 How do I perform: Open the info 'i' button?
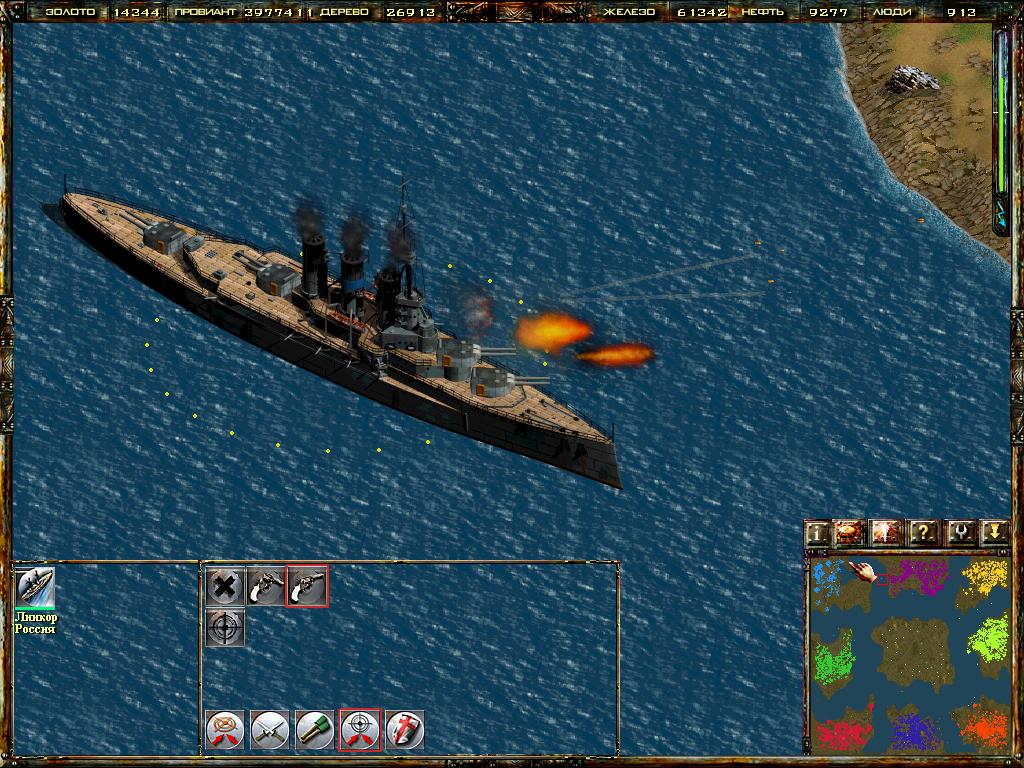tap(818, 533)
